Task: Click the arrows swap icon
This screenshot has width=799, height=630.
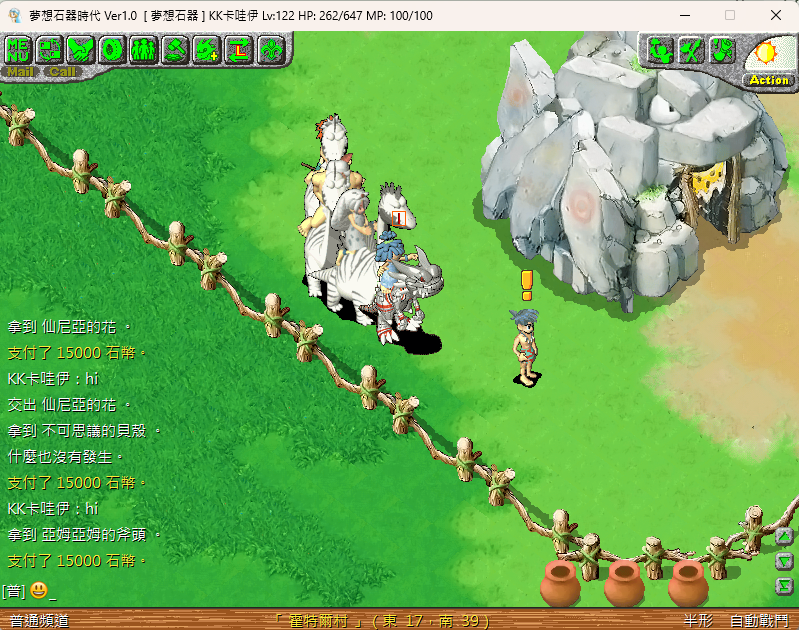Action: (x=238, y=48)
